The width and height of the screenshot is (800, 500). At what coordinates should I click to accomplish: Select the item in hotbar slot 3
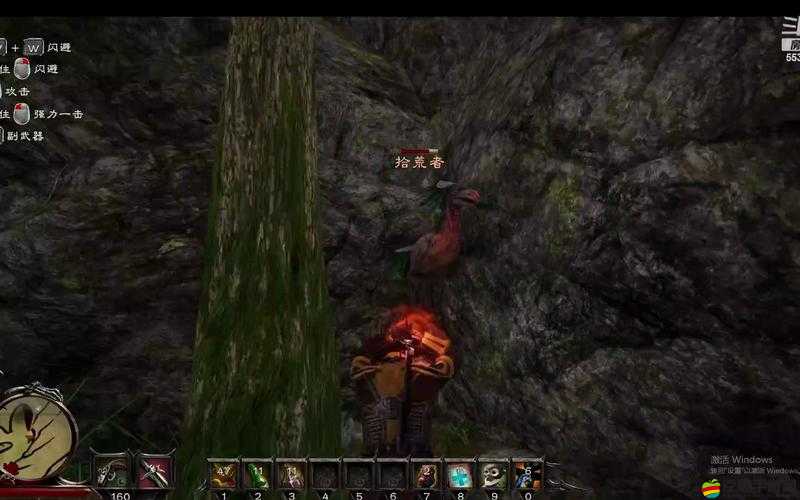coord(291,476)
